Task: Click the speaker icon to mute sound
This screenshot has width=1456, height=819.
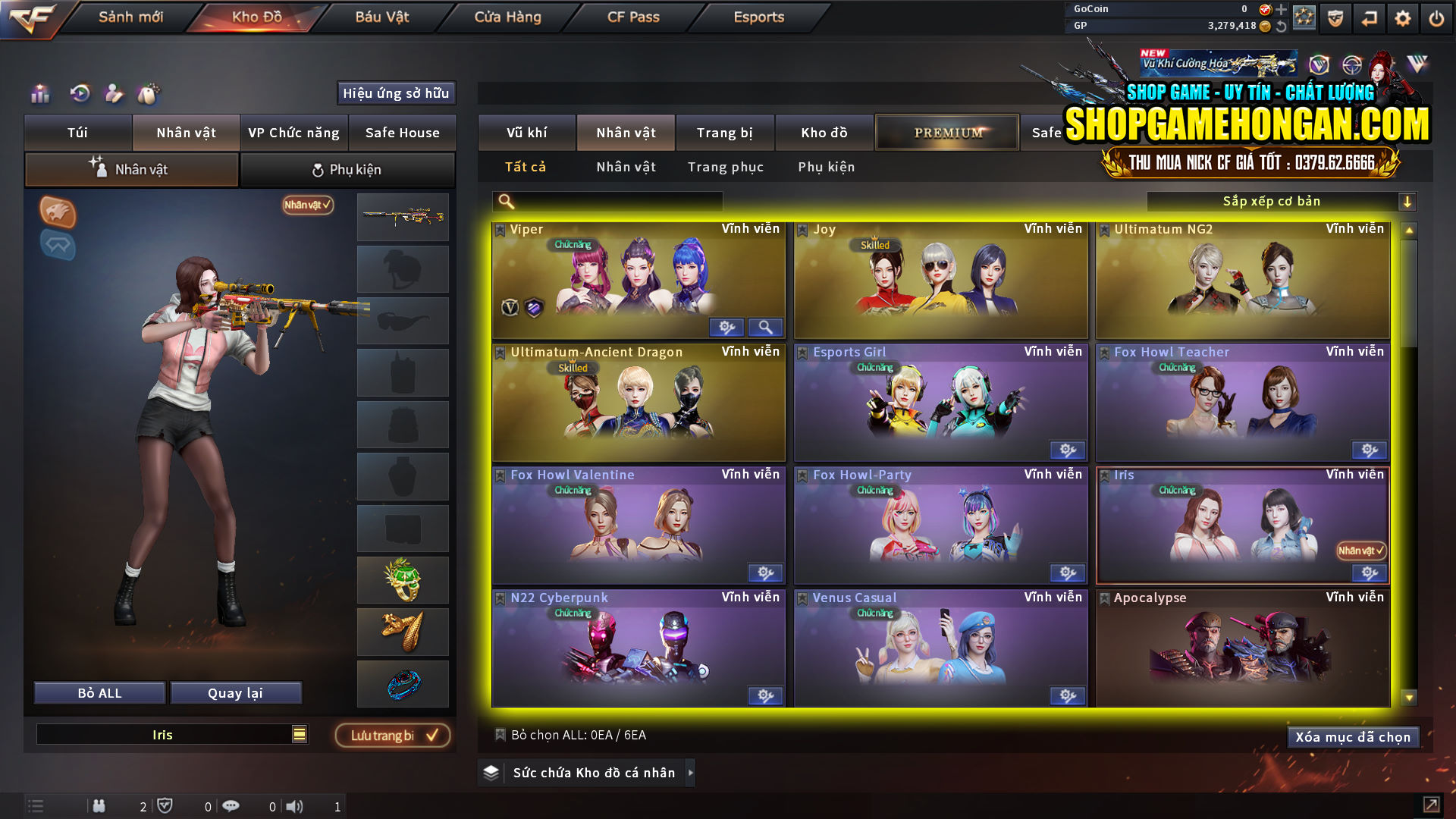Action: (x=294, y=806)
